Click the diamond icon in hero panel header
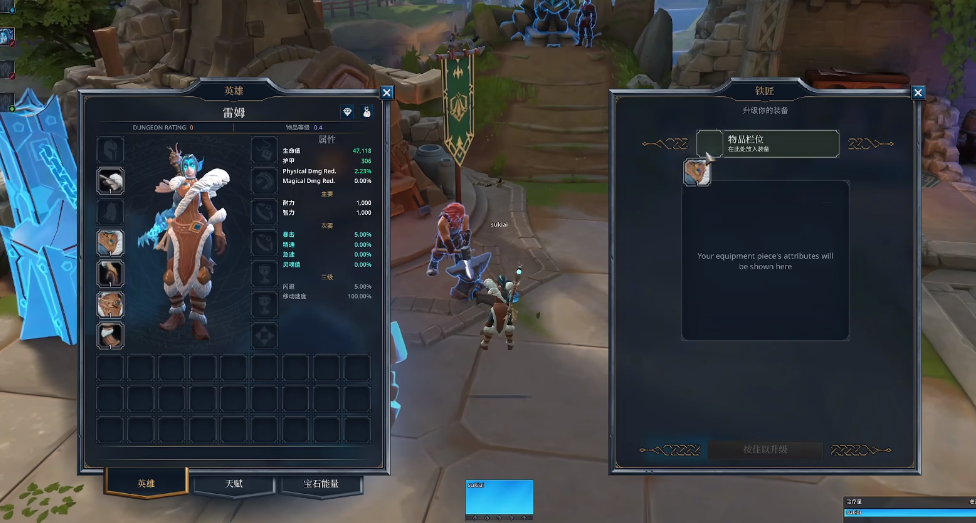The width and height of the screenshot is (976, 523). click(347, 112)
